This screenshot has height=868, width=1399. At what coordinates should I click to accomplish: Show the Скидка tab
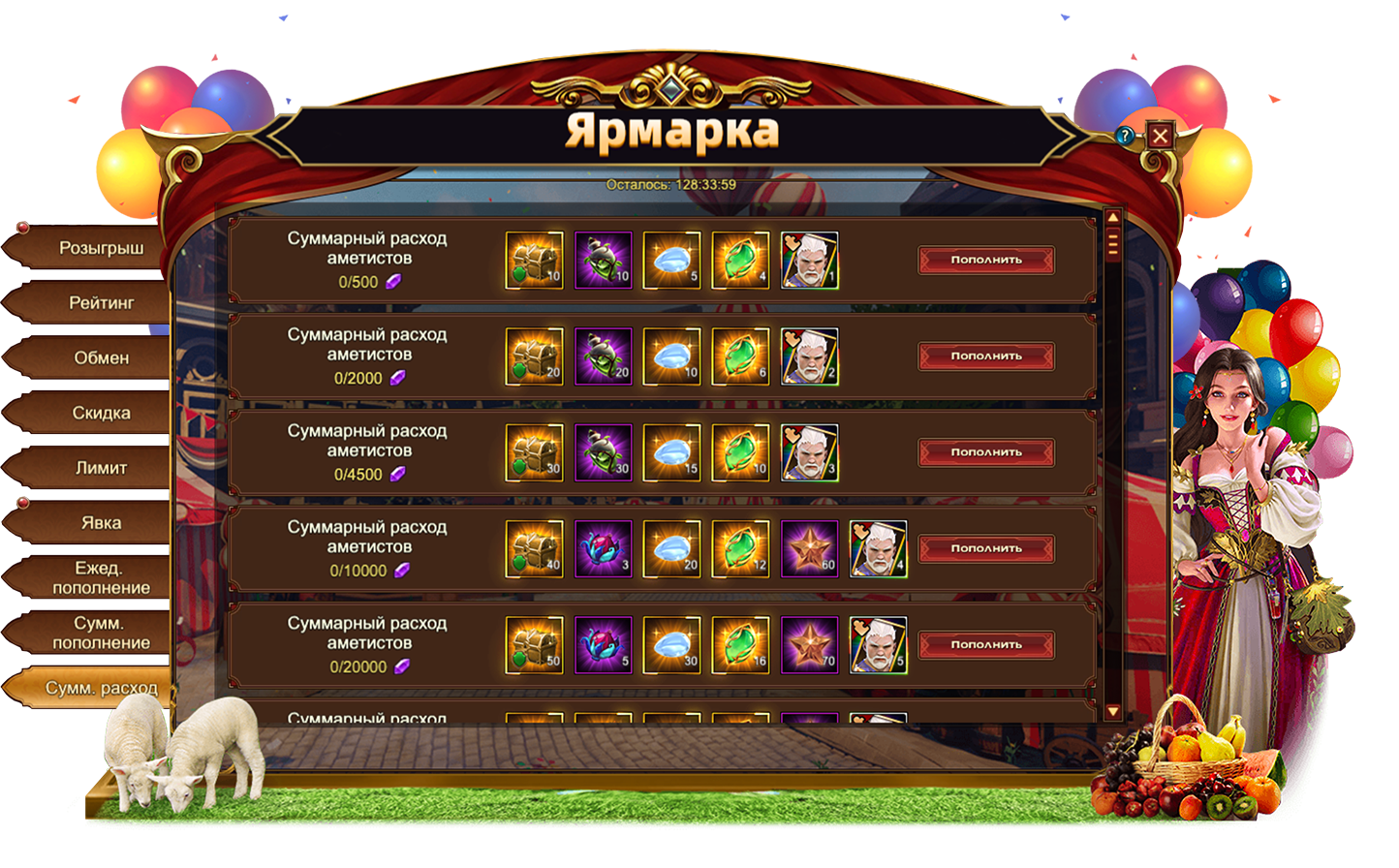(x=100, y=414)
